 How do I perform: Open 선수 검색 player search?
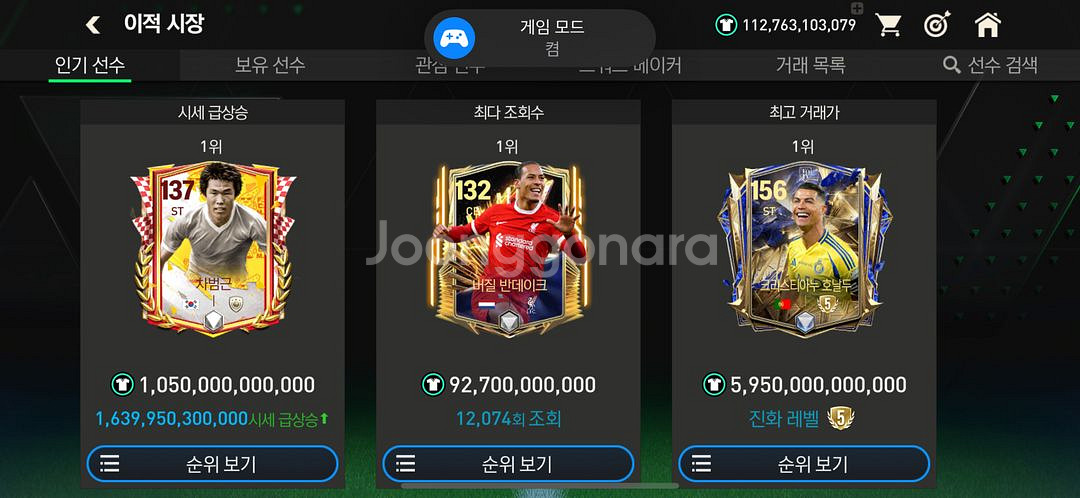990,65
